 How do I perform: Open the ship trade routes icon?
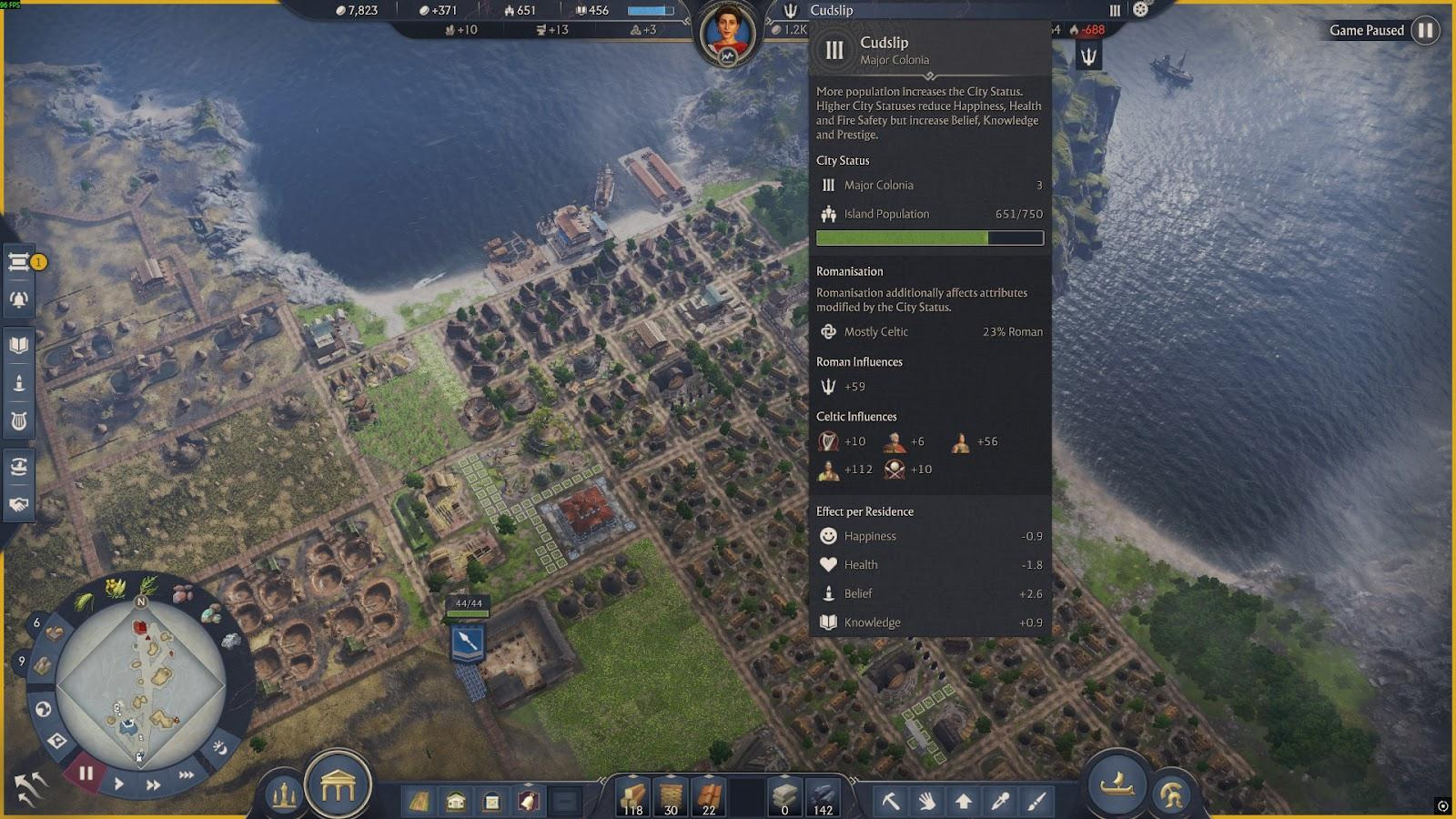[19, 467]
